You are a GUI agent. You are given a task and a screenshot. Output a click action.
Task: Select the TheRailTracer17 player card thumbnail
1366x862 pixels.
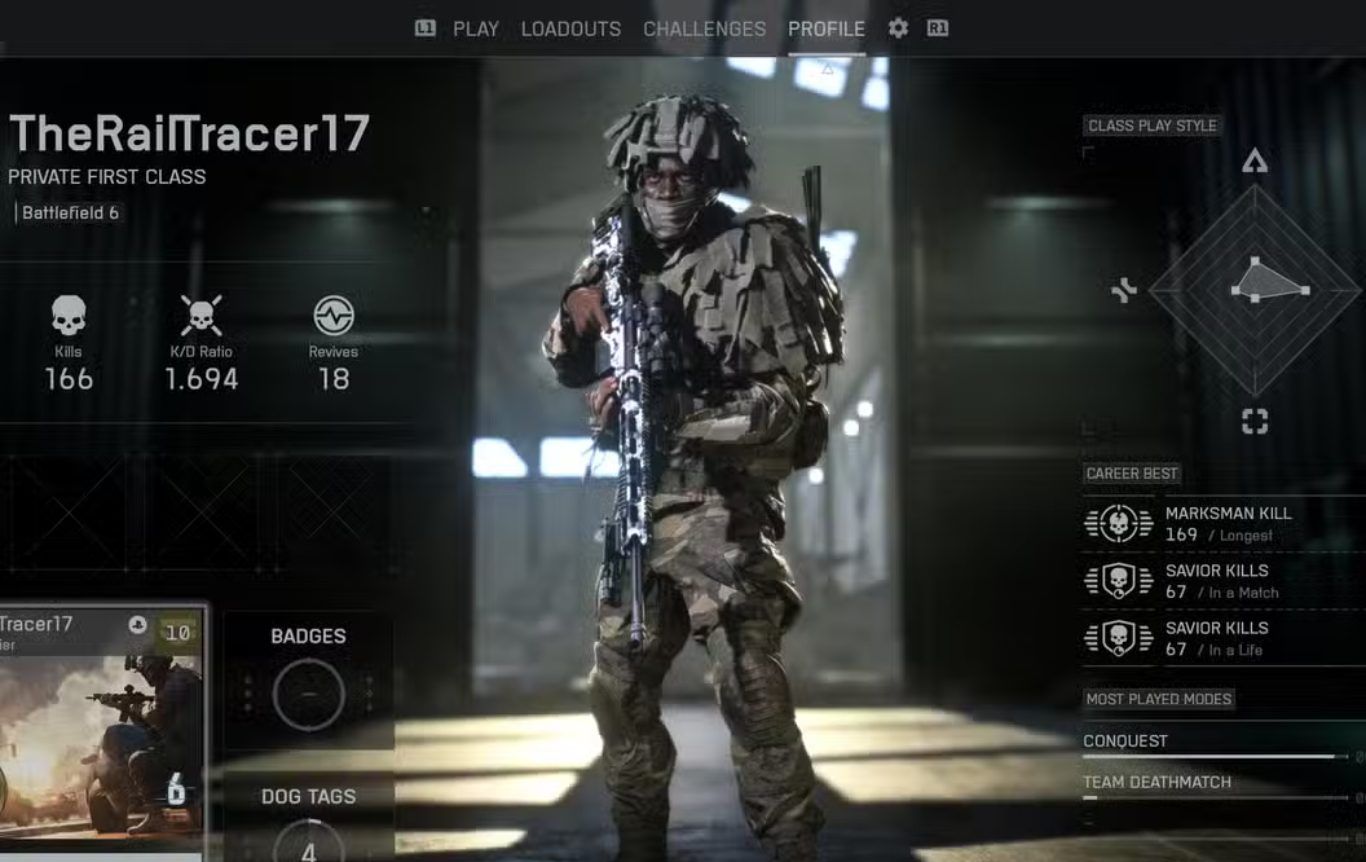(x=100, y=730)
